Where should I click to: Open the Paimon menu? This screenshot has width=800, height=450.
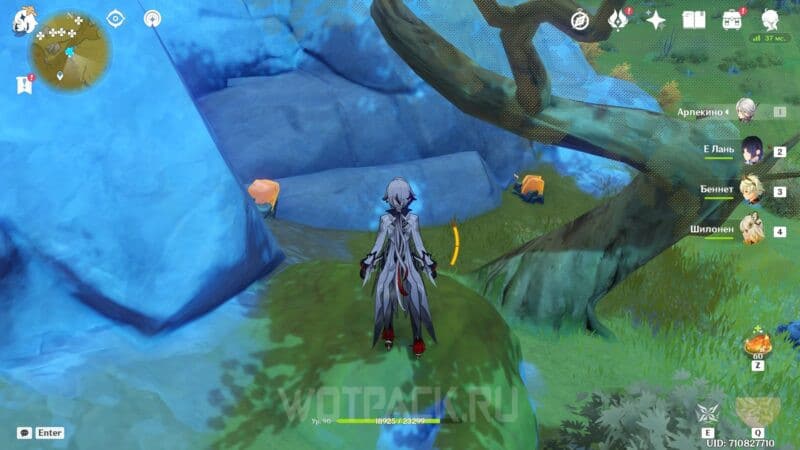pyautogui.click(x=23, y=21)
